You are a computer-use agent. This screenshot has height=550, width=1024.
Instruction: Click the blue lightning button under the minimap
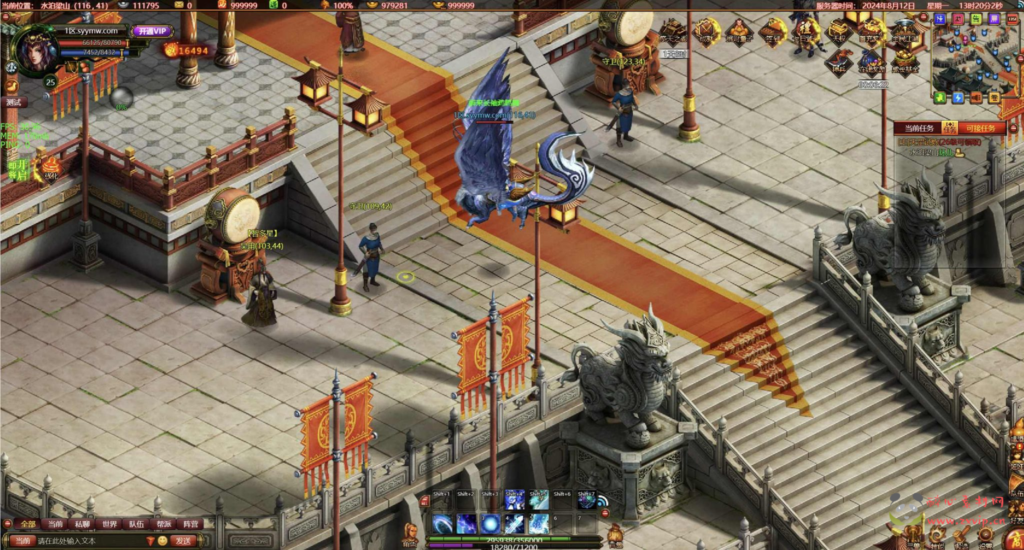[957, 98]
